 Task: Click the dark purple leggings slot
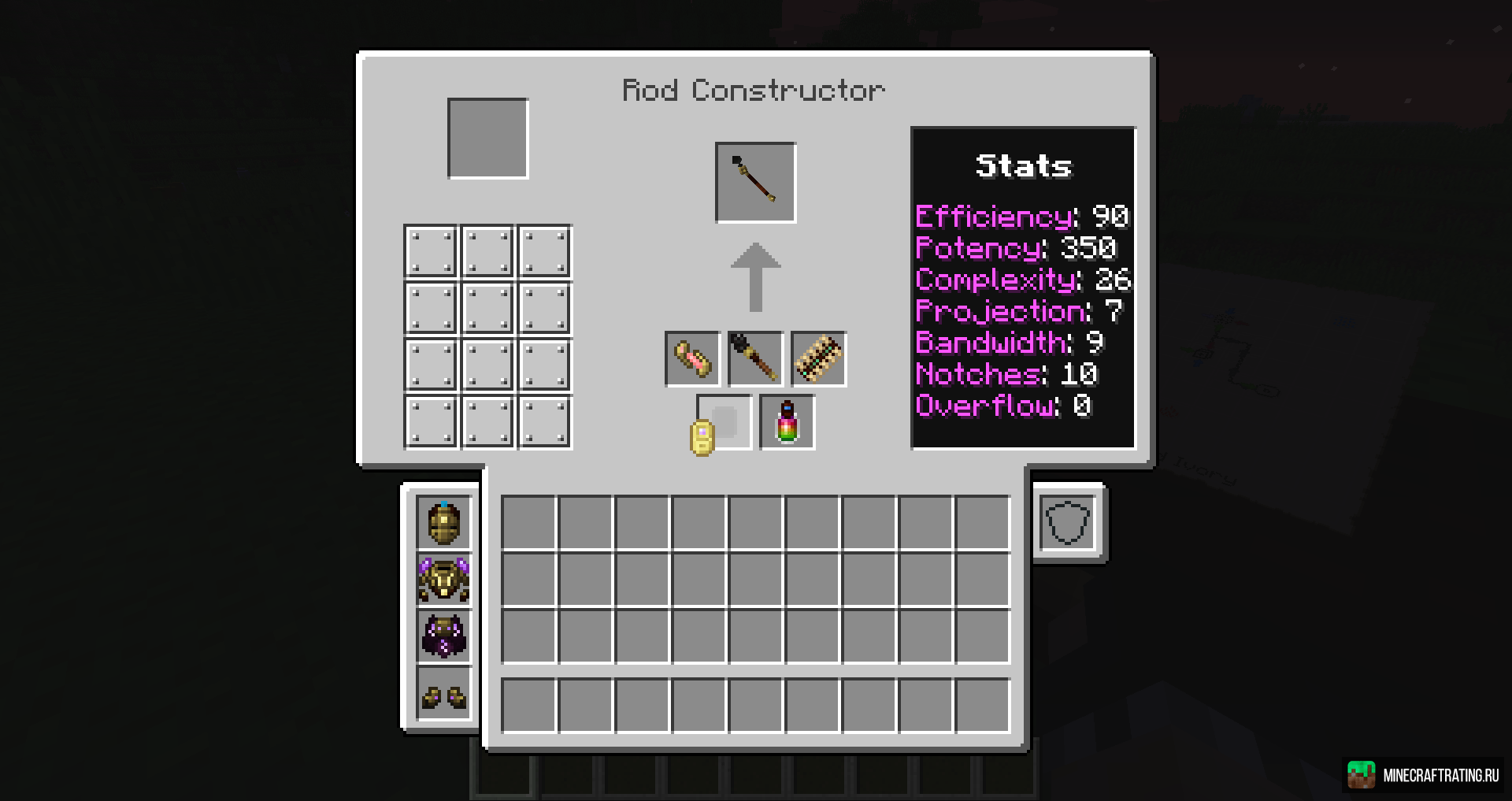444,636
